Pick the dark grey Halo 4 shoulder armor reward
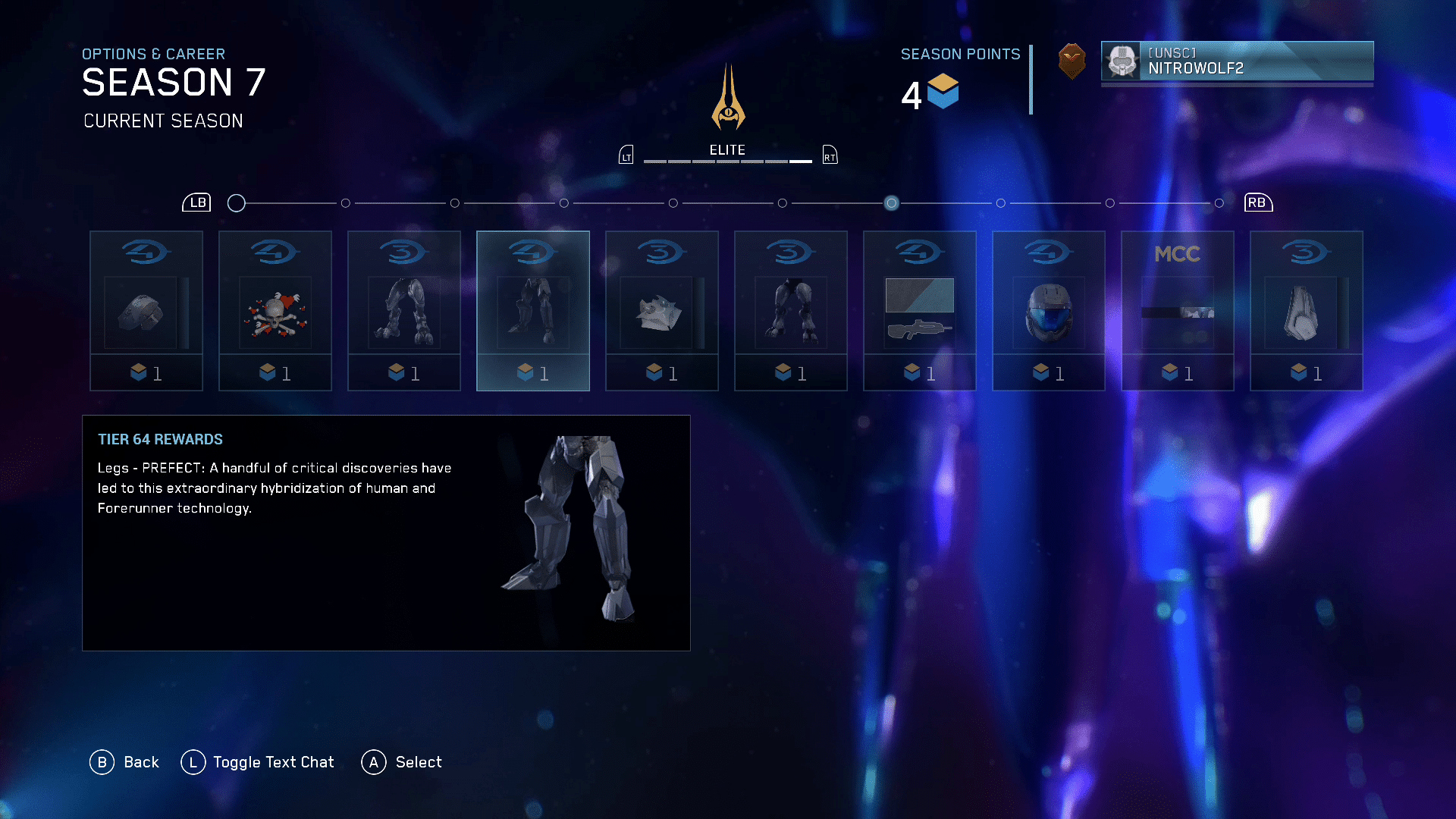The image size is (1456, 819). pyautogui.click(x=146, y=311)
